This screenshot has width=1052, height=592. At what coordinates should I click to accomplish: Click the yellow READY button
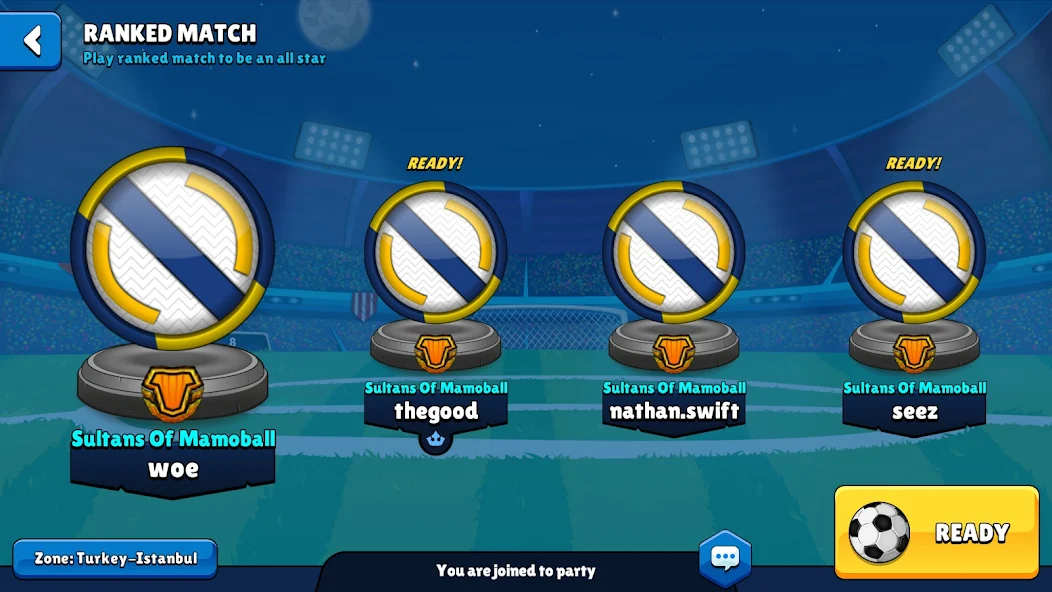936,532
